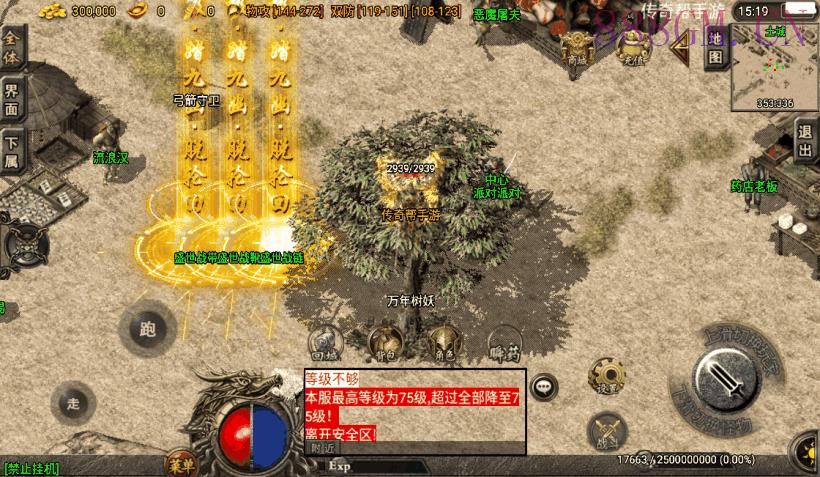
Task: Use the 回城 return-to-town icon
Action: [x=323, y=342]
